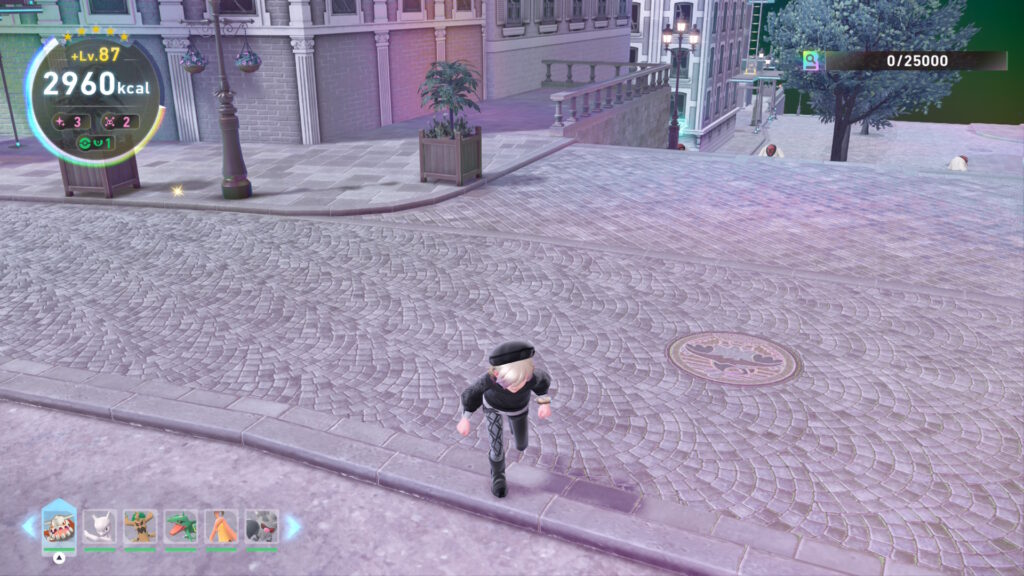
Task: Switch to Rayquaza in the party bar
Action: tap(181, 526)
